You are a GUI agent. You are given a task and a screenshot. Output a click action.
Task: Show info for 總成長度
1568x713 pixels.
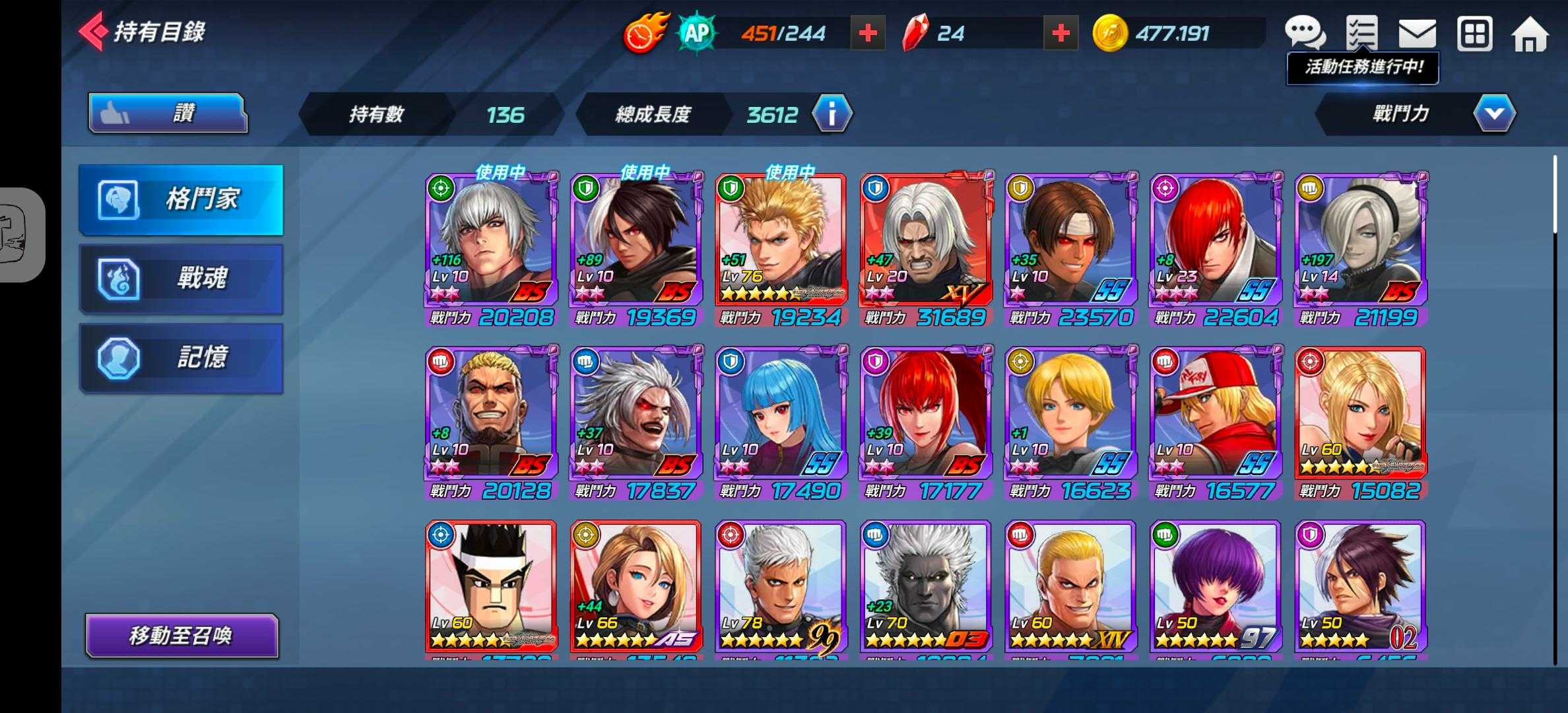click(x=832, y=114)
